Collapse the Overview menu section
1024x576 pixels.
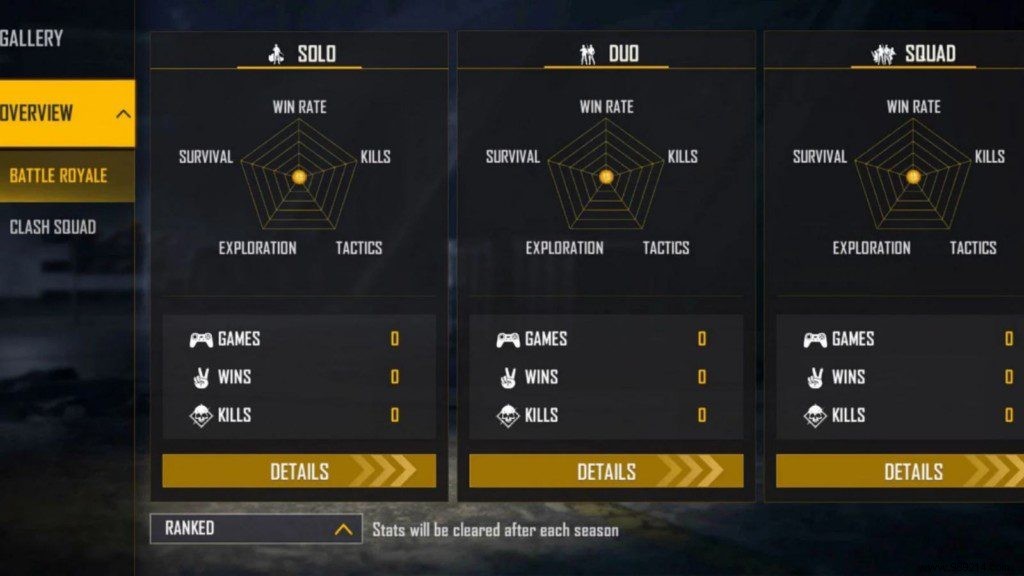123,113
